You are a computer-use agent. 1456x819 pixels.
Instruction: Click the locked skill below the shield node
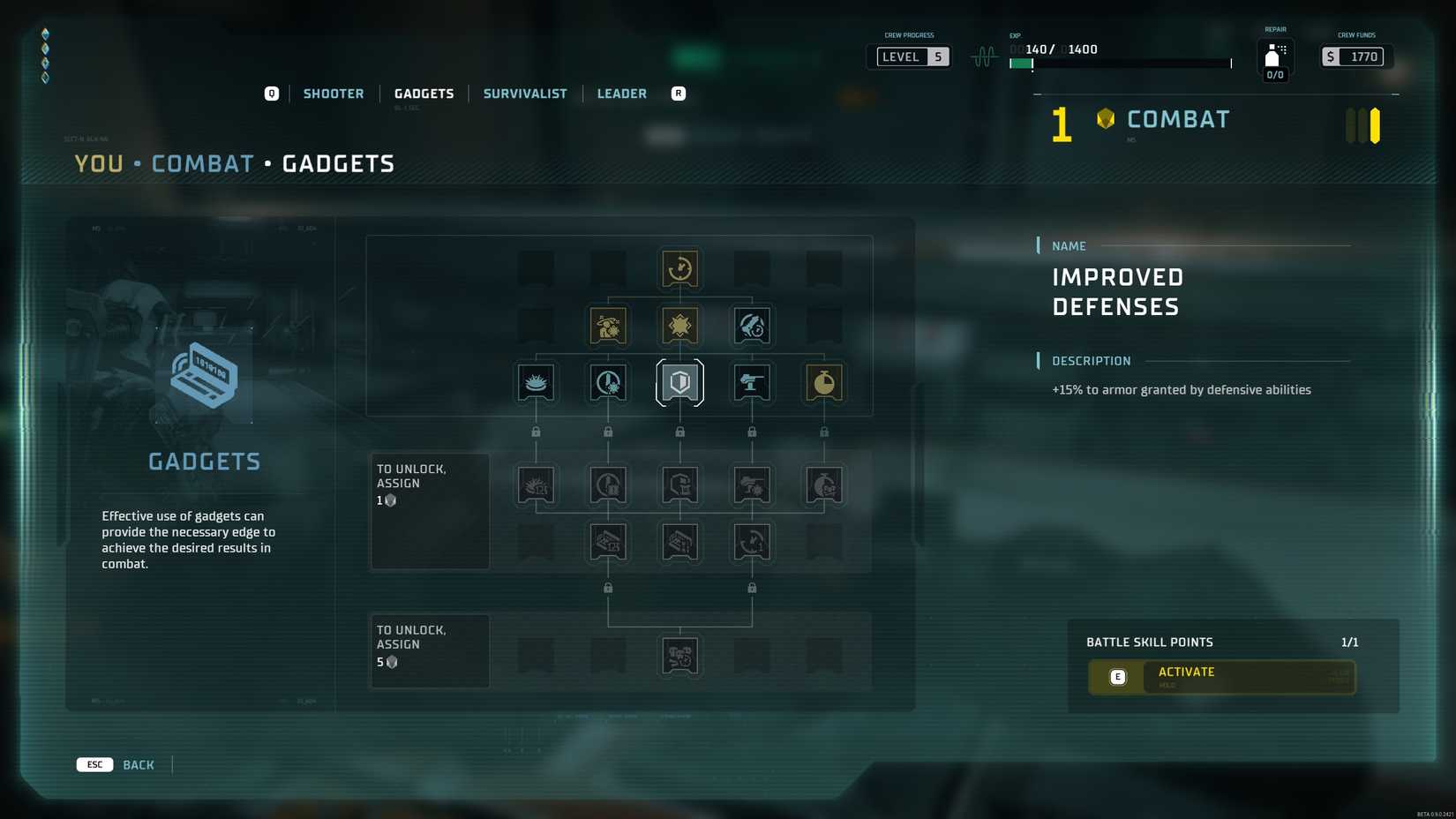click(679, 485)
